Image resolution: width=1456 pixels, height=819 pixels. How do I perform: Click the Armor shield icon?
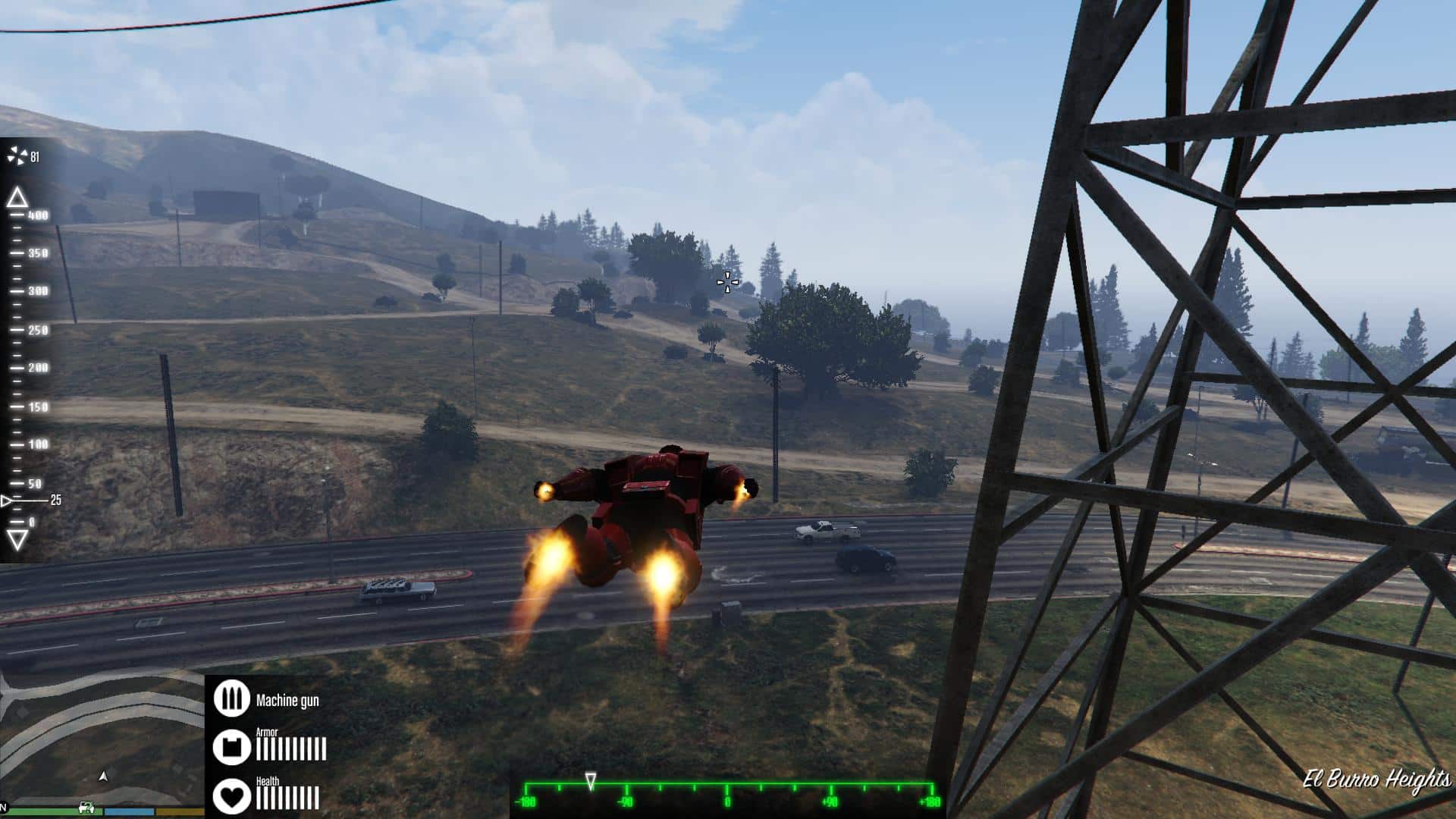click(x=232, y=747)
